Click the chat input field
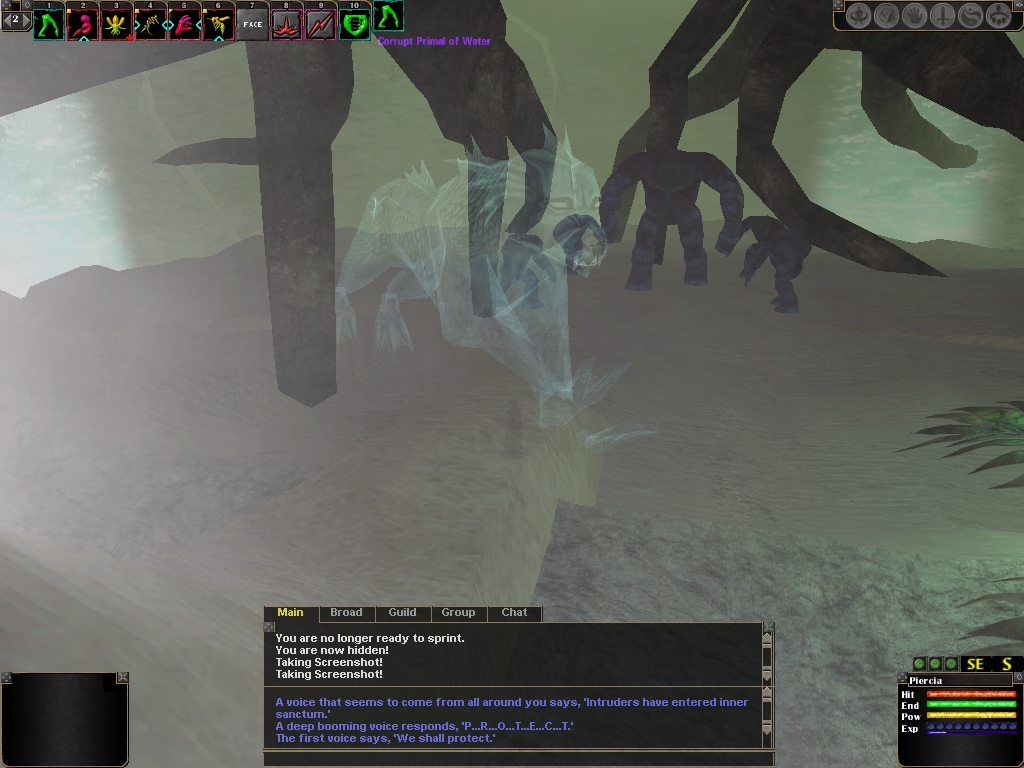This screenshot has height=768, width=1024. (515, 758)
